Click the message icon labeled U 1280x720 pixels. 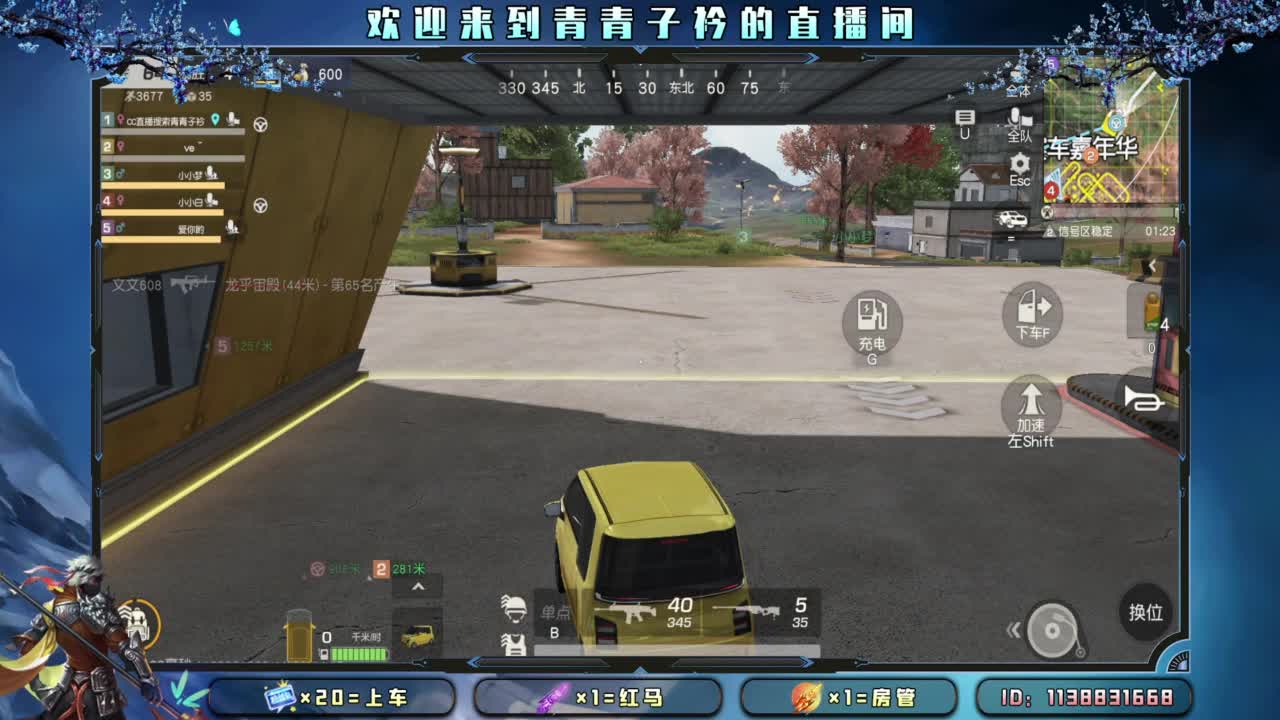click(x=963, y=120)
